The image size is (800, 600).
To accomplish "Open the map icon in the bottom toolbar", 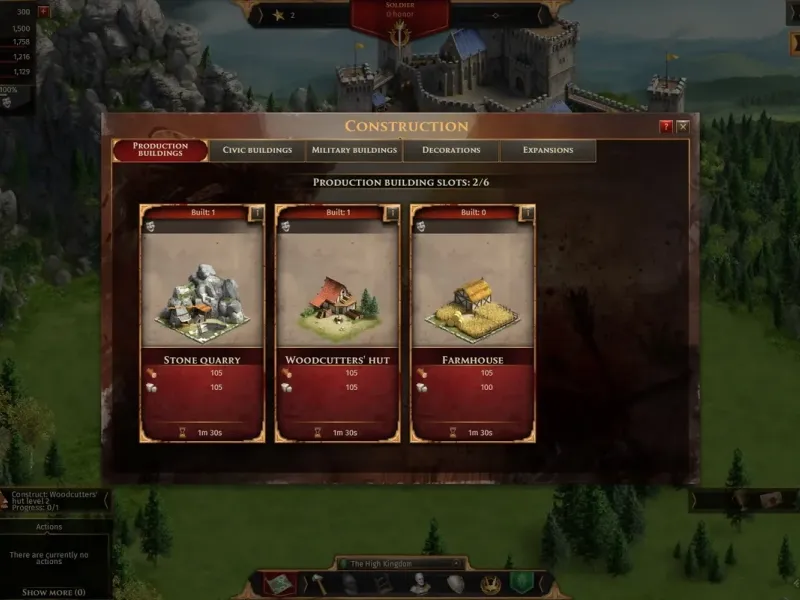I will click(279, 583).
